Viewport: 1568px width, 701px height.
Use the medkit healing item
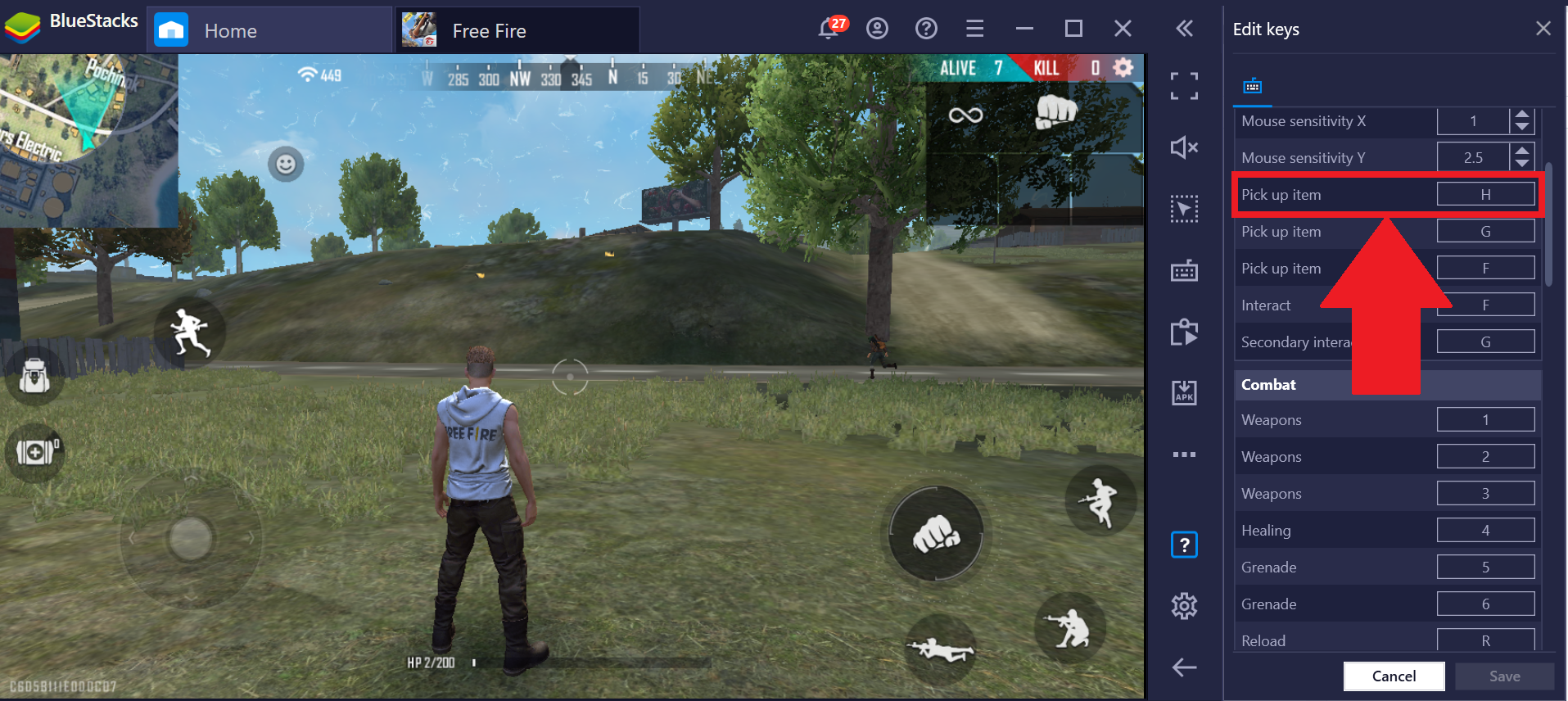pyautogui.click(x=34, y=451)
